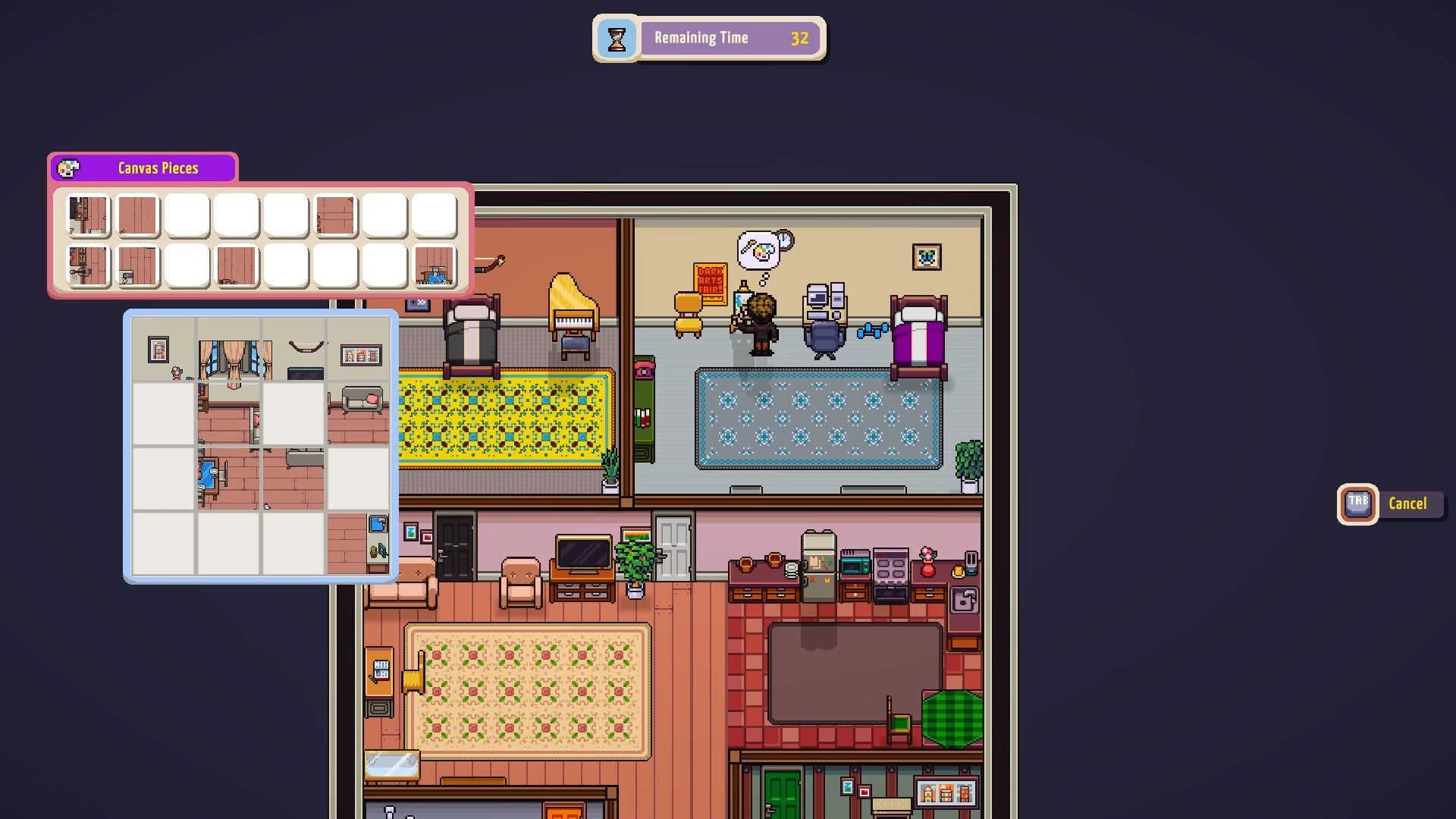Select the board tile with the hanging bow
This screenshot has width=1456, height=819.
[x=293, y=350]
